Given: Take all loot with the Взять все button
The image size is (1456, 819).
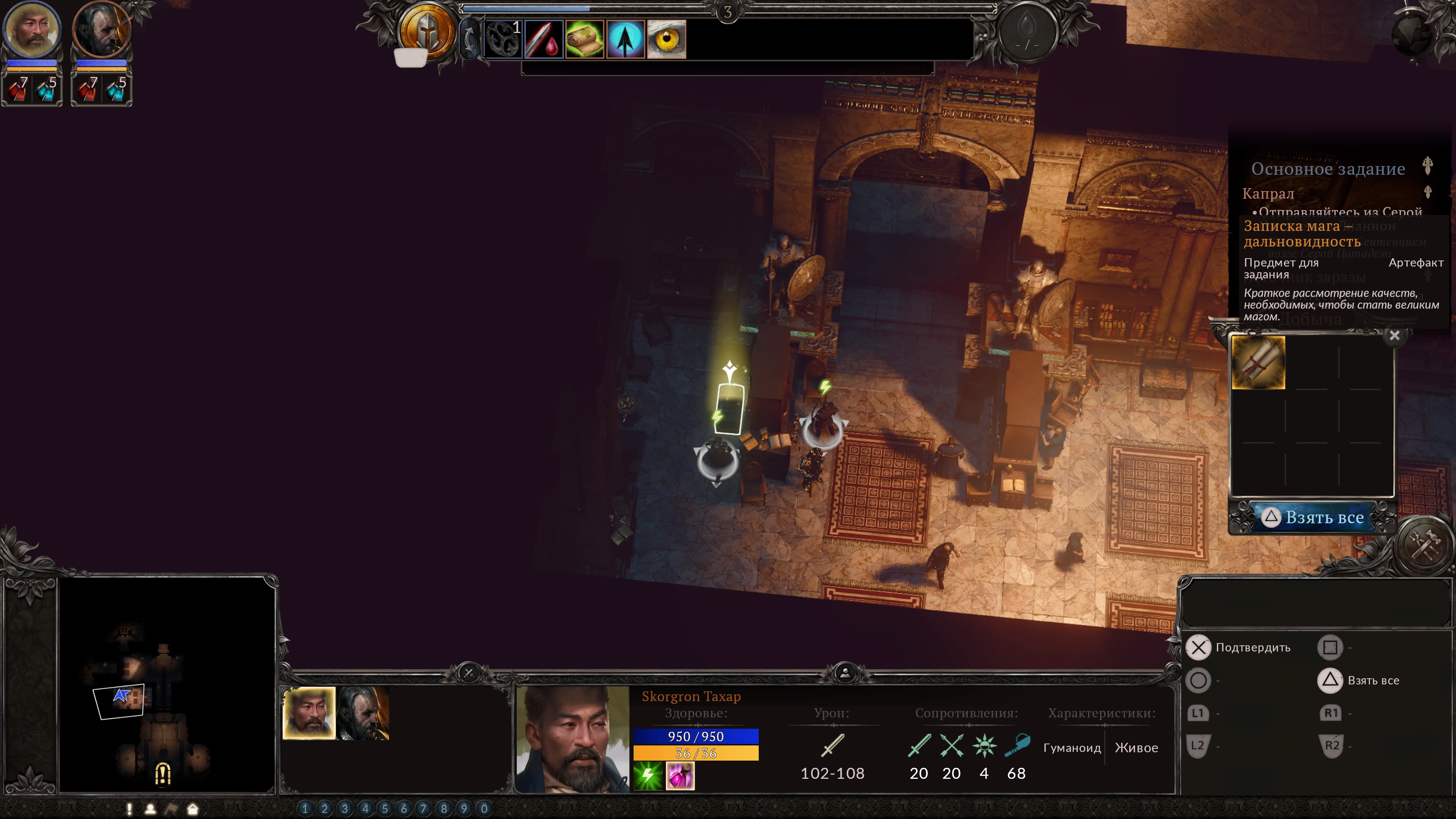Looking at the screenshot, I should pos(1313,517).
